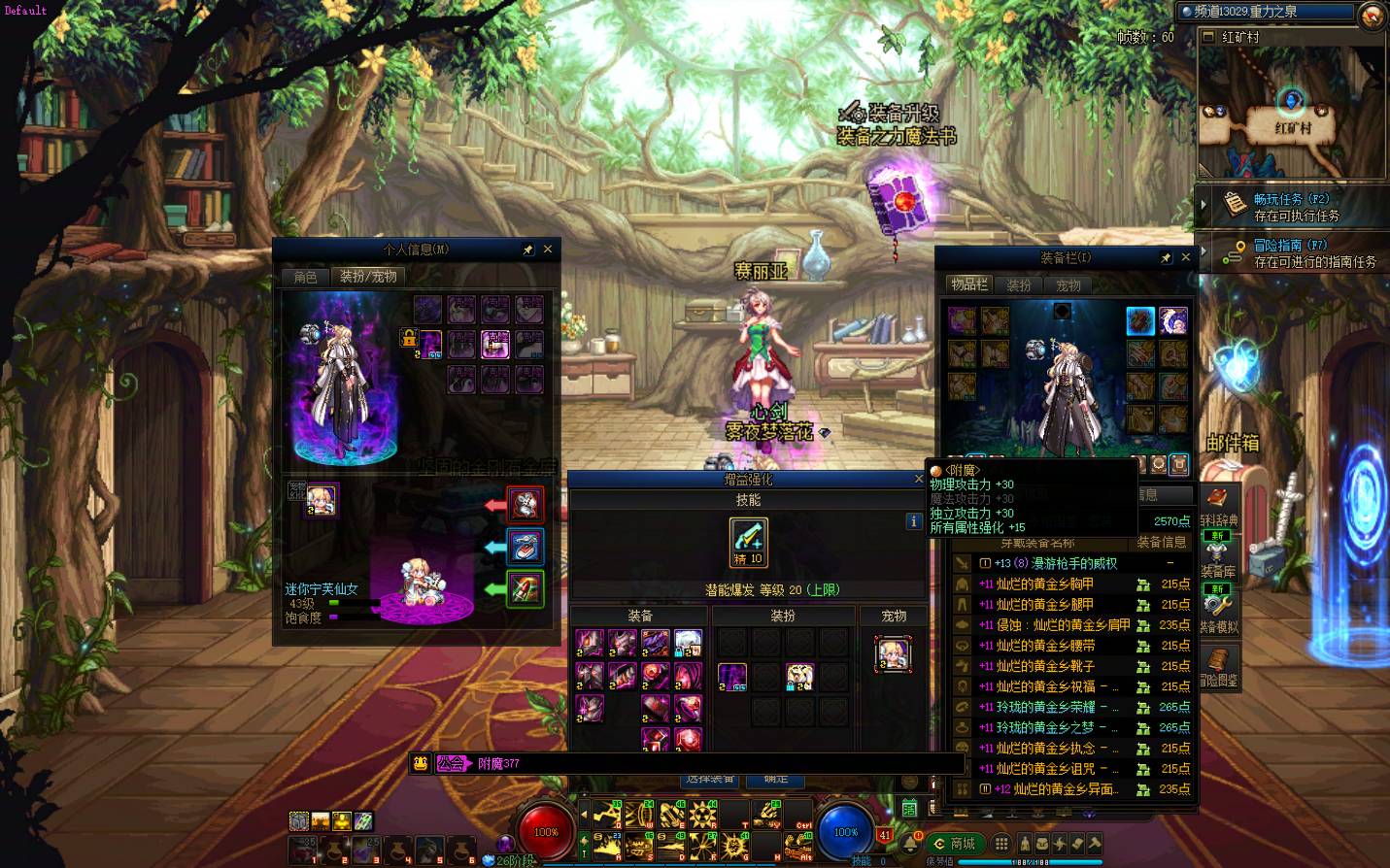
Task: Click the 公会 guild chat channel tag
Action: [x=451, y=763]
